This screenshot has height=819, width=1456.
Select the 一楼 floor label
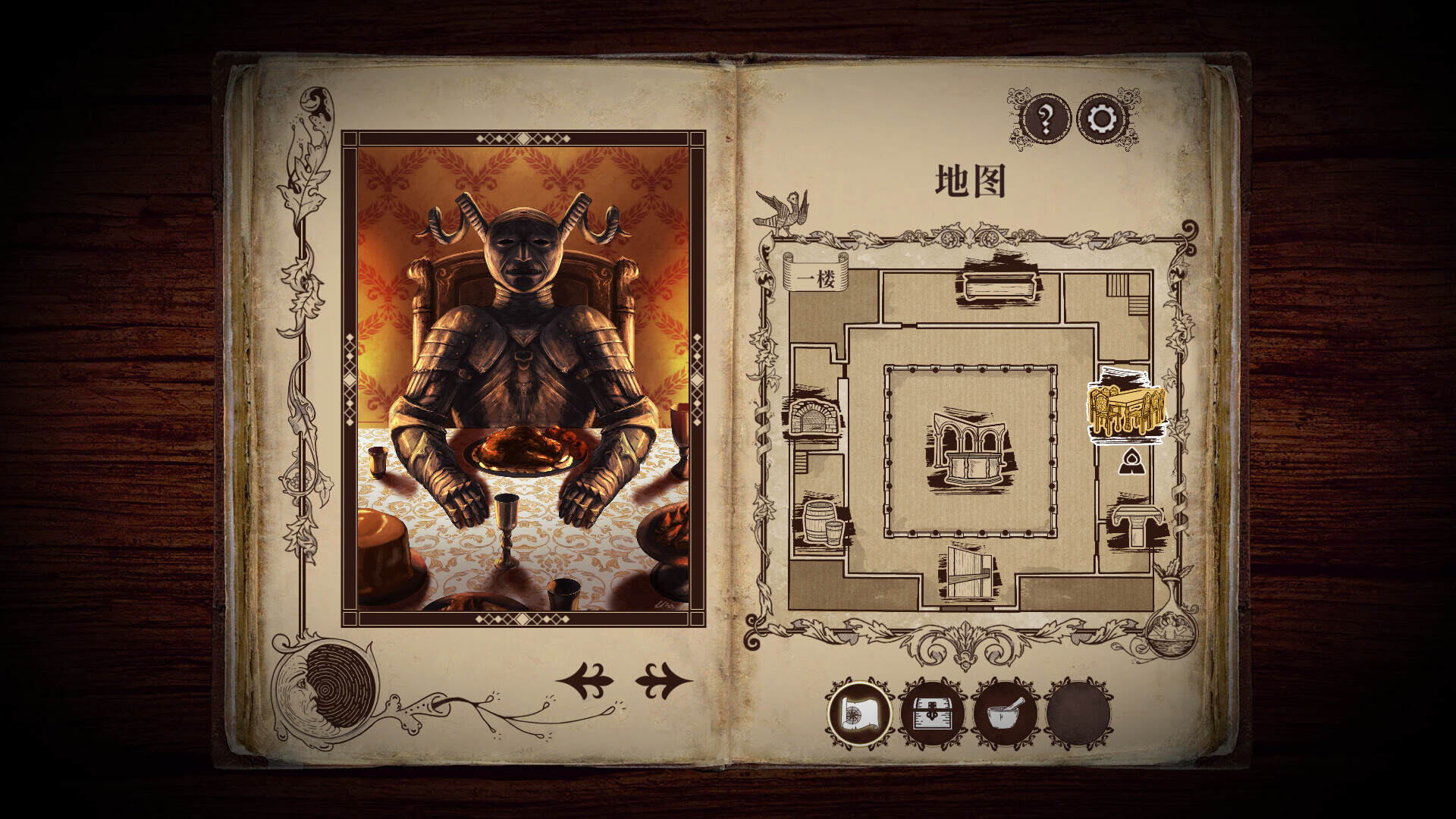point(816,278)
